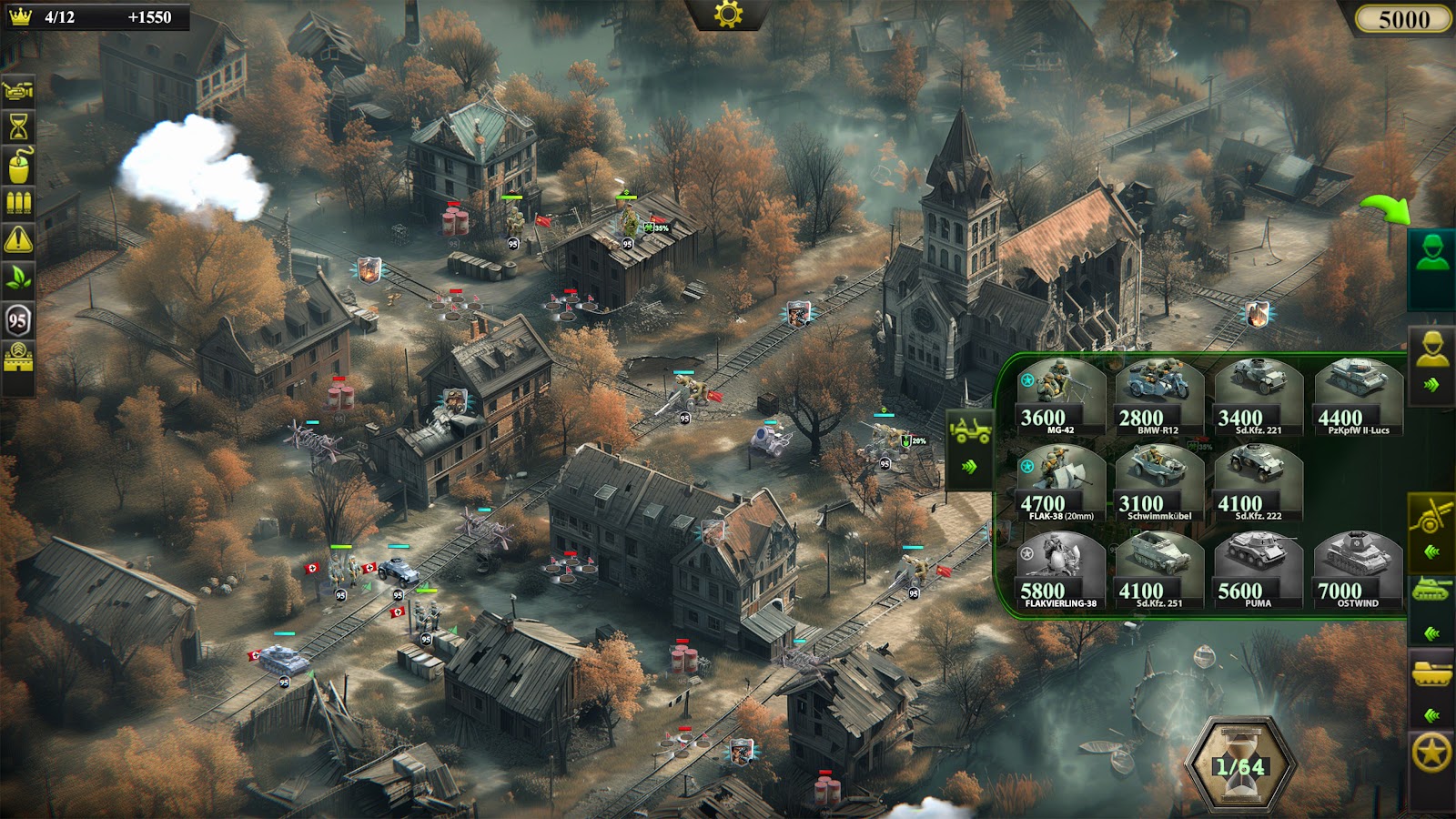Image resolution: width=1456 pixels, height=819 pixels.
Task: Choose the PzKpfW II-Lucs tank
Action: pyautogui.click(x=1358, y=396)
